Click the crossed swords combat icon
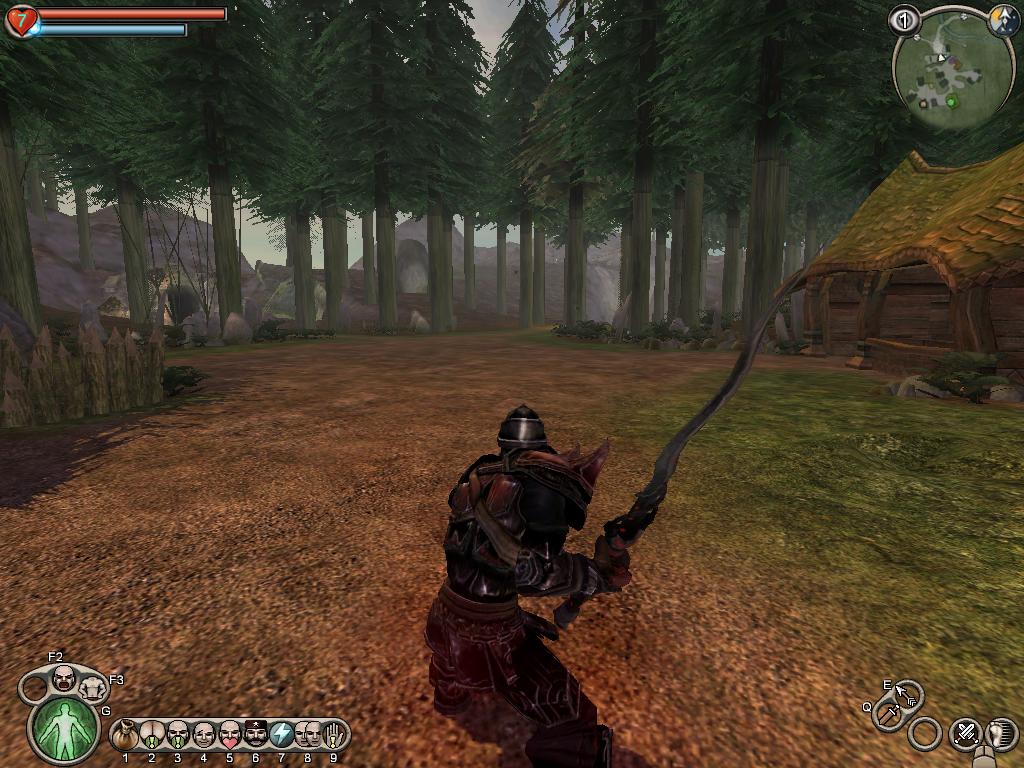1024x768 pixels. click(x=965, y=733)
